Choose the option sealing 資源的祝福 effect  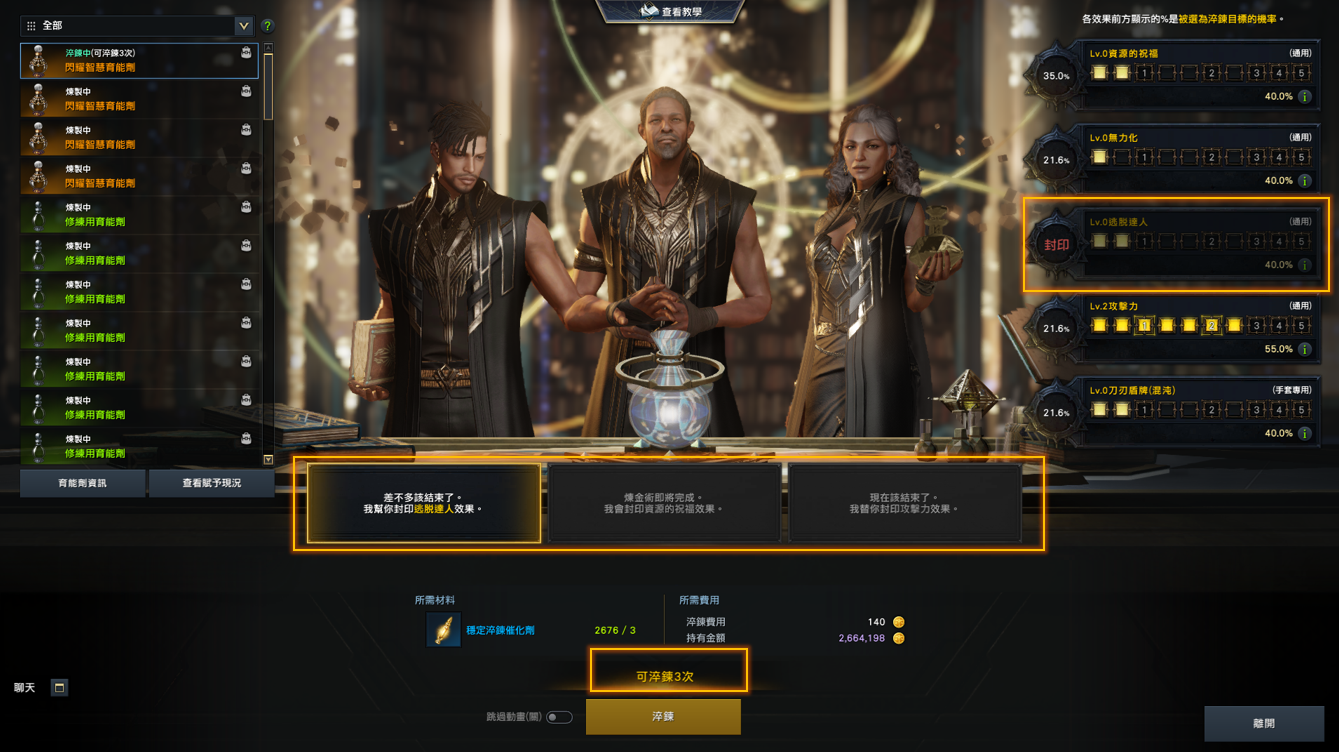pos(664,503)
